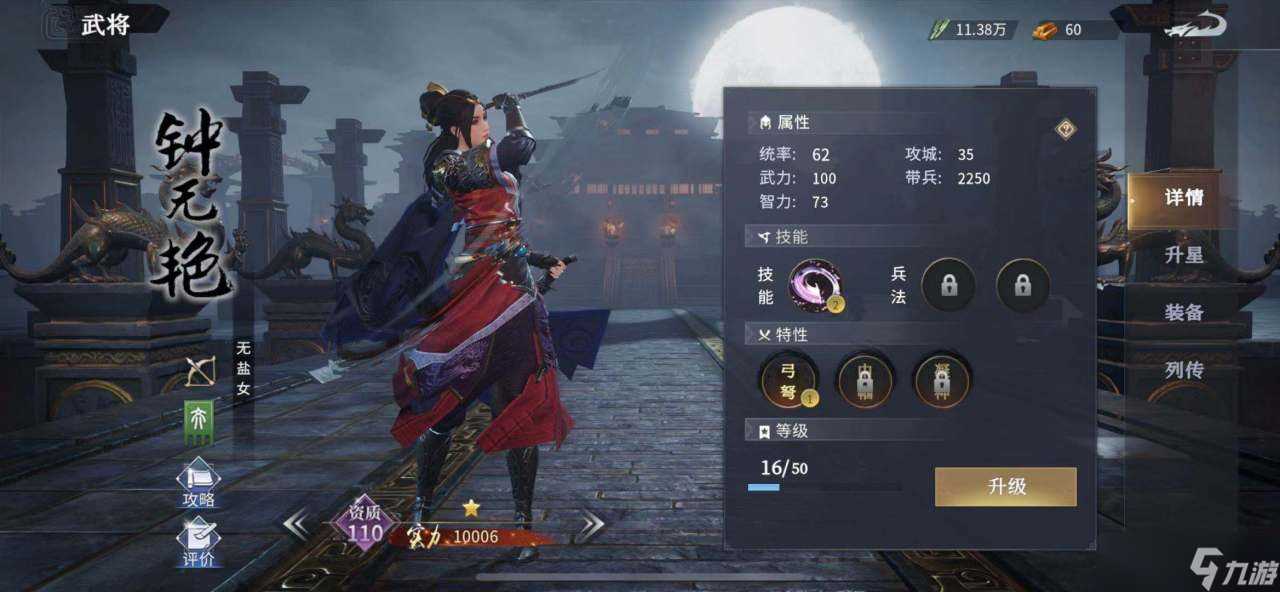This screenshot has width=1280, height=592.
Task: Tap the bow troop type icon
Action: point(200,372)
